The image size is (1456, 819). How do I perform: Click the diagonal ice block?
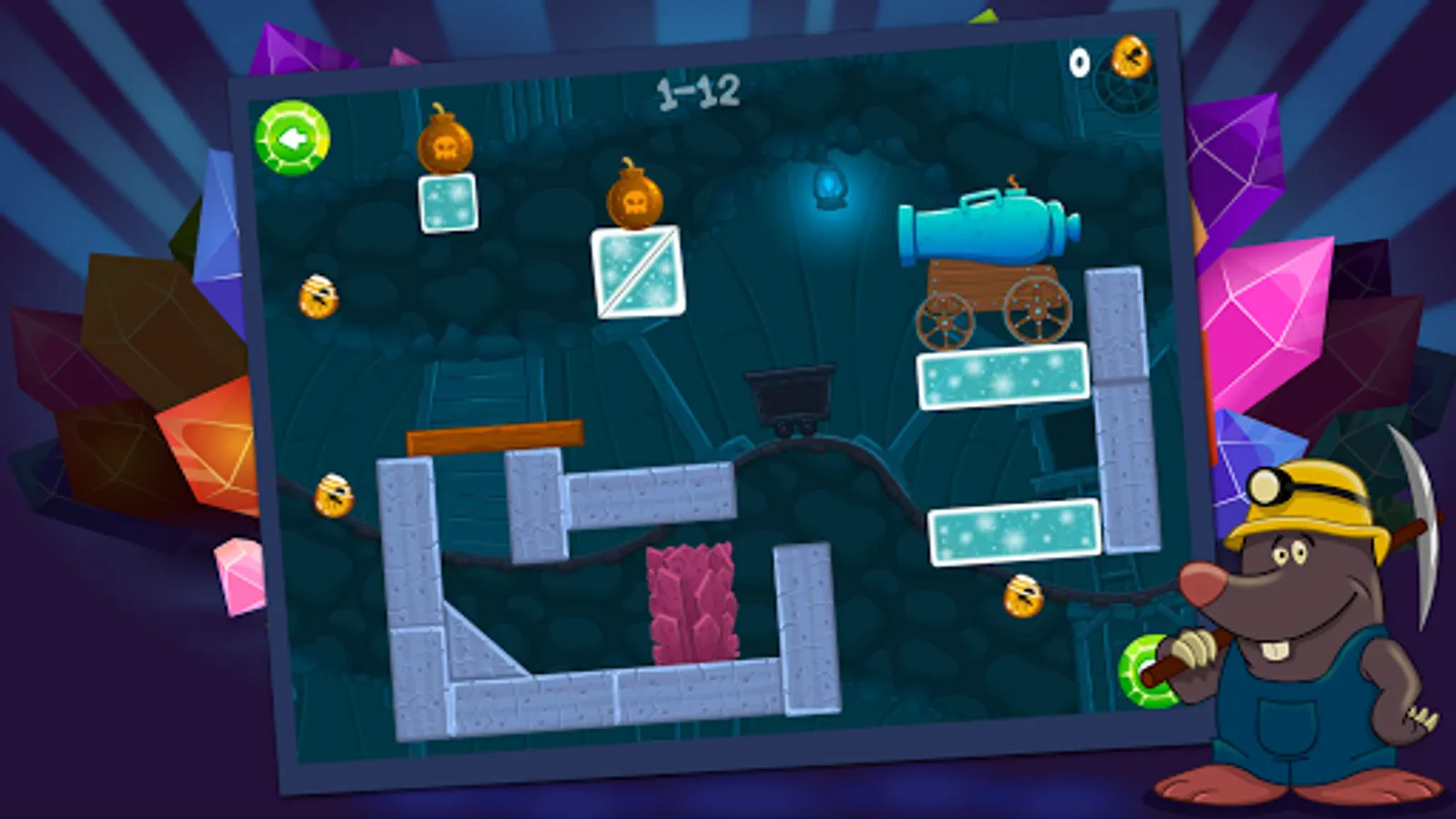click(x=635, y=273)
